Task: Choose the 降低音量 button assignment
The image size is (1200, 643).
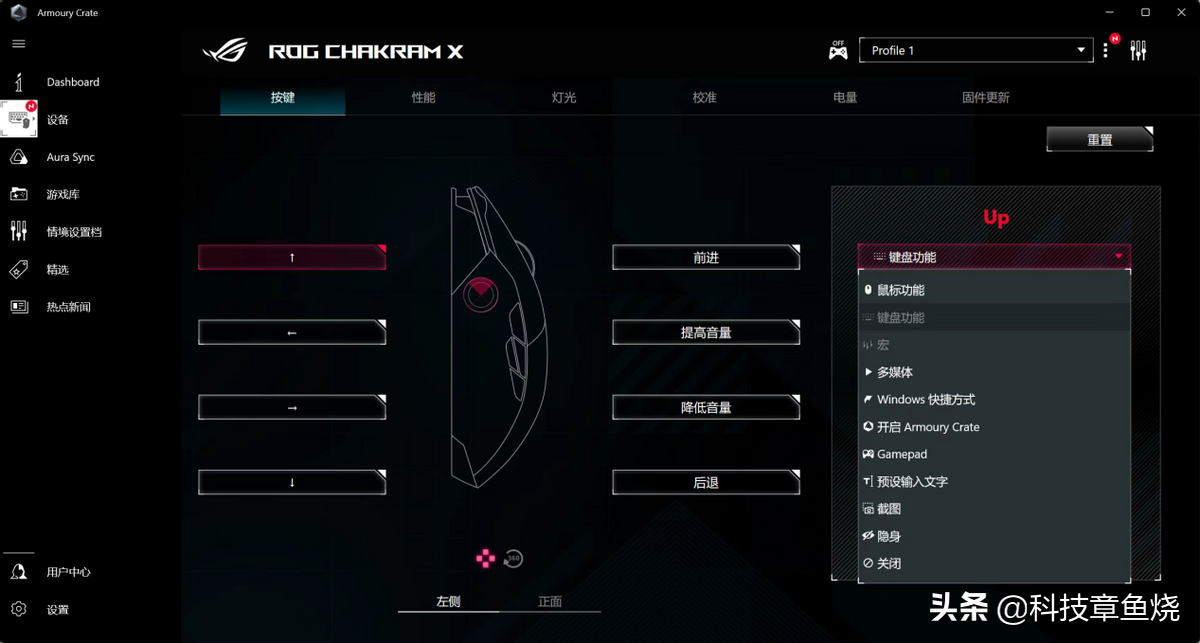Action: (x=706, y=408)
